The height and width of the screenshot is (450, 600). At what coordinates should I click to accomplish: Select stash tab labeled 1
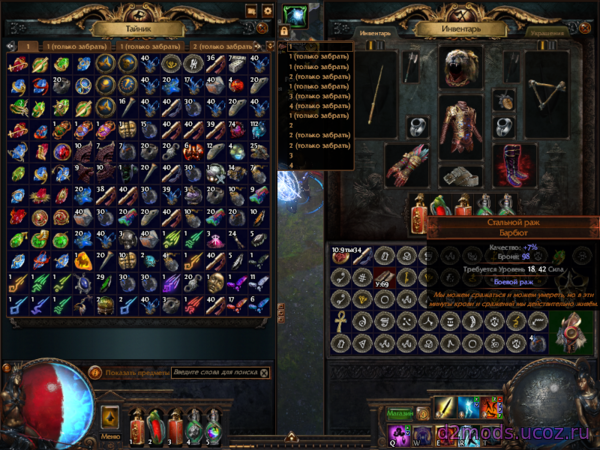28,46
